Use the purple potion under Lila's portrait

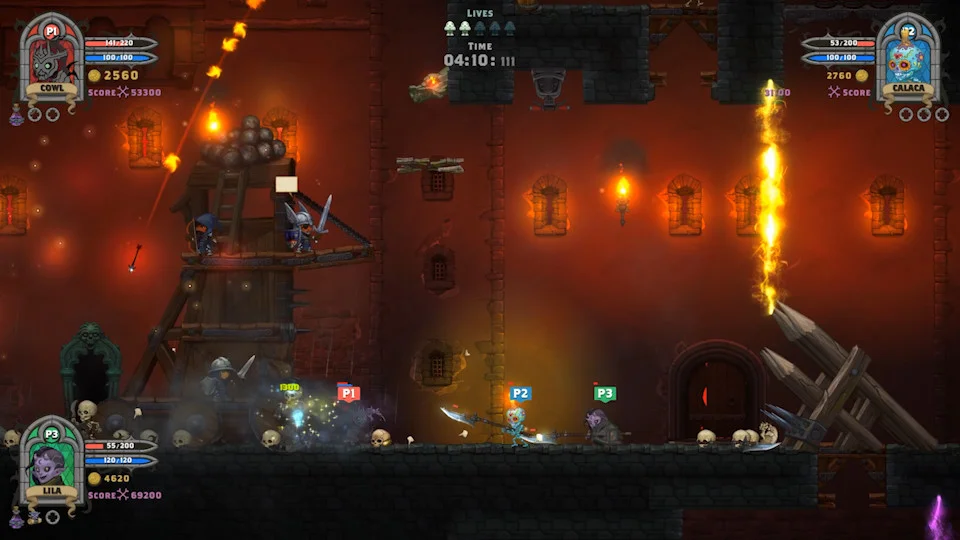(x=16, y=518)
